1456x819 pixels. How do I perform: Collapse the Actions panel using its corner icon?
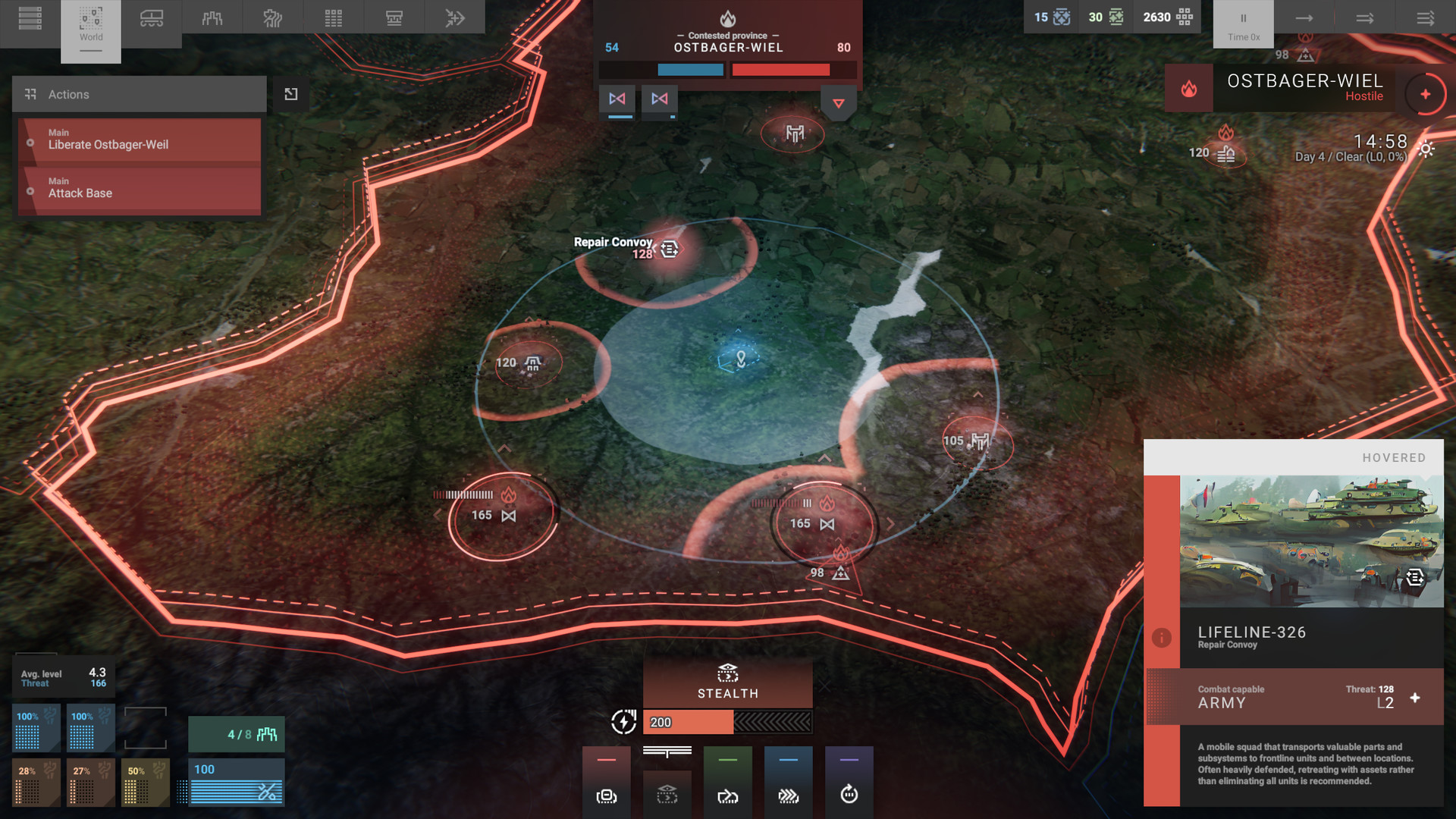click(290, 94)
